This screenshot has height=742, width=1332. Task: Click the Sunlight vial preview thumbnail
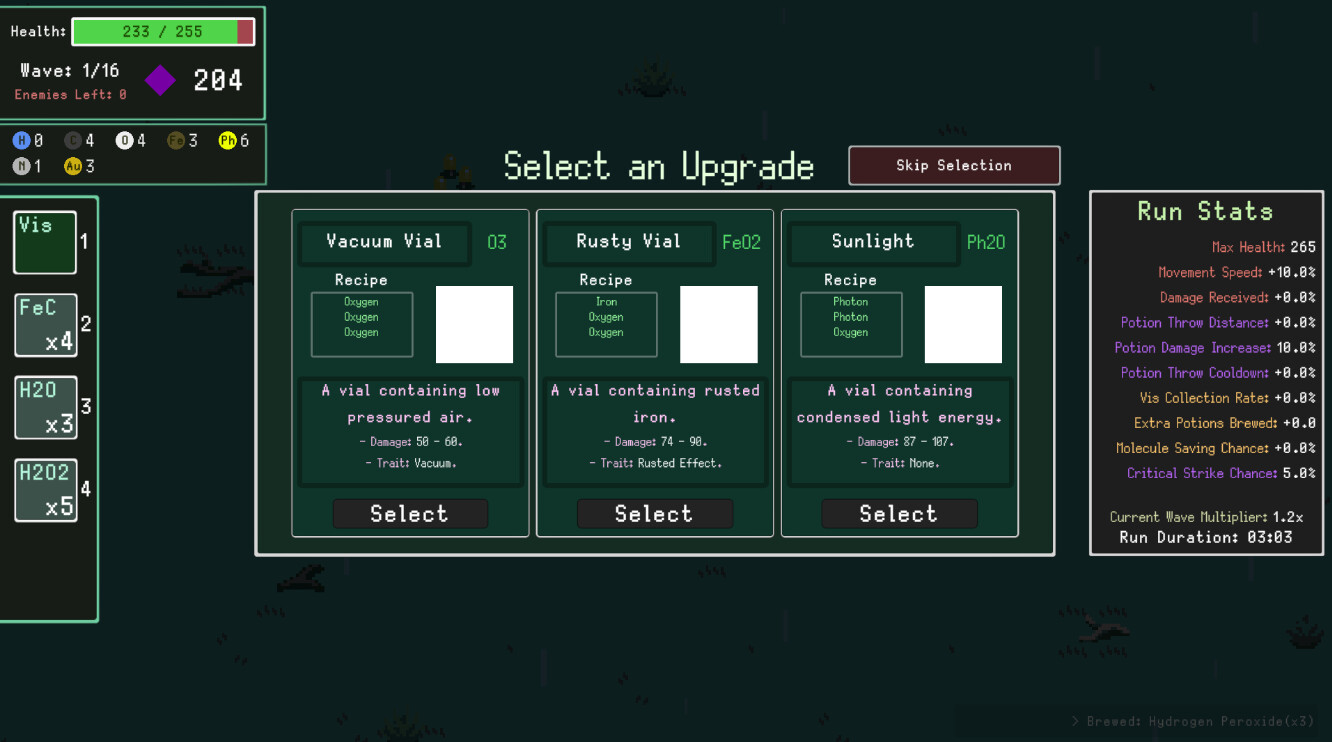pos(963,324)
